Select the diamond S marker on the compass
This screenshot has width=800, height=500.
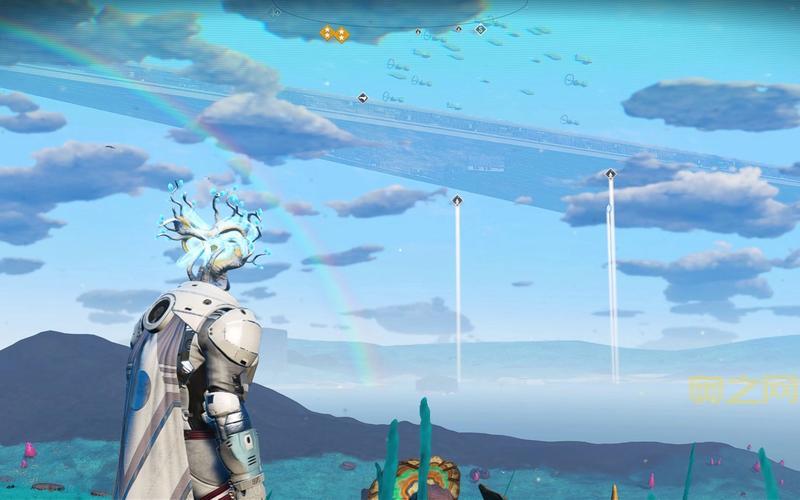coord(480,29)
